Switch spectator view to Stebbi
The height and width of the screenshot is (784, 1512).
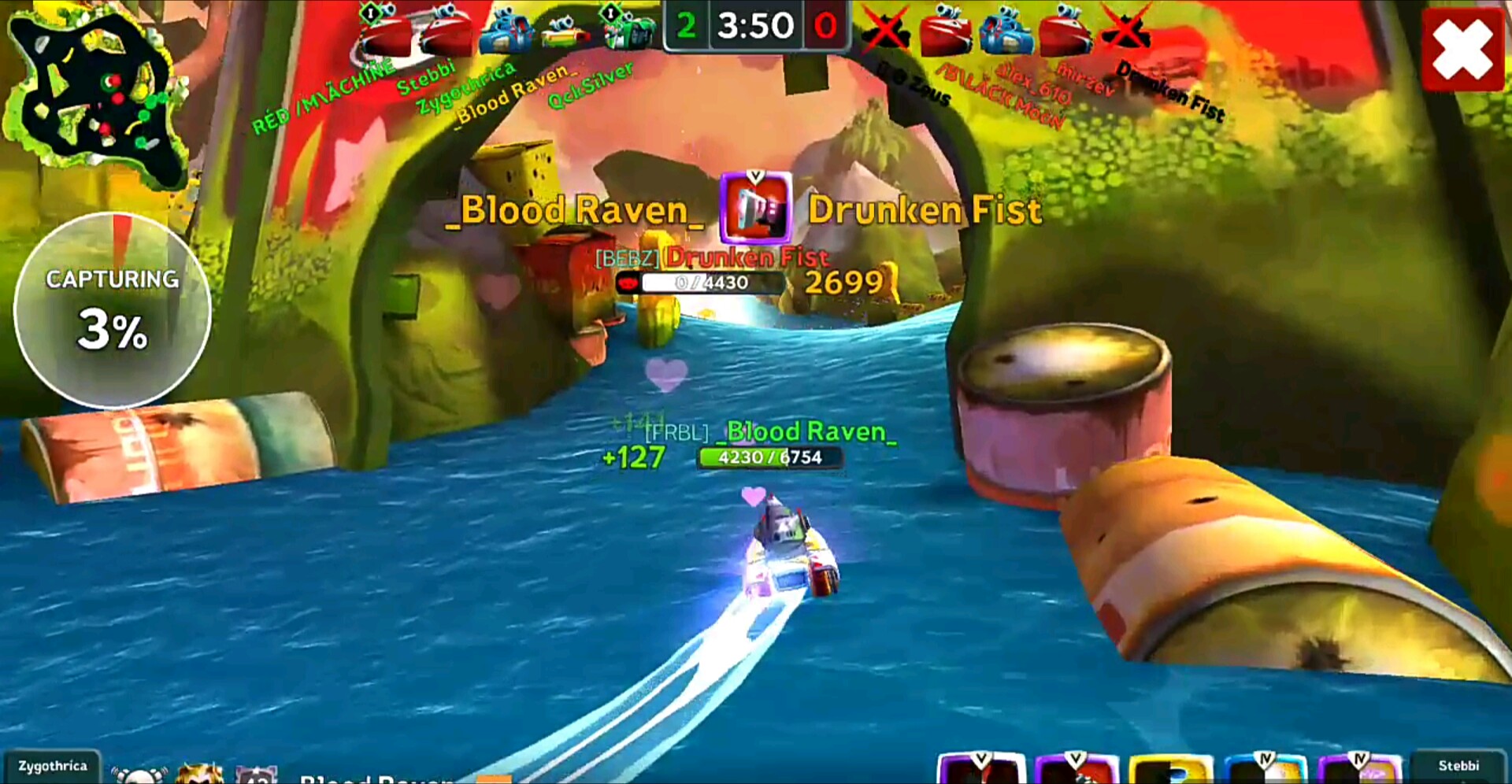tap(1458, 766)
